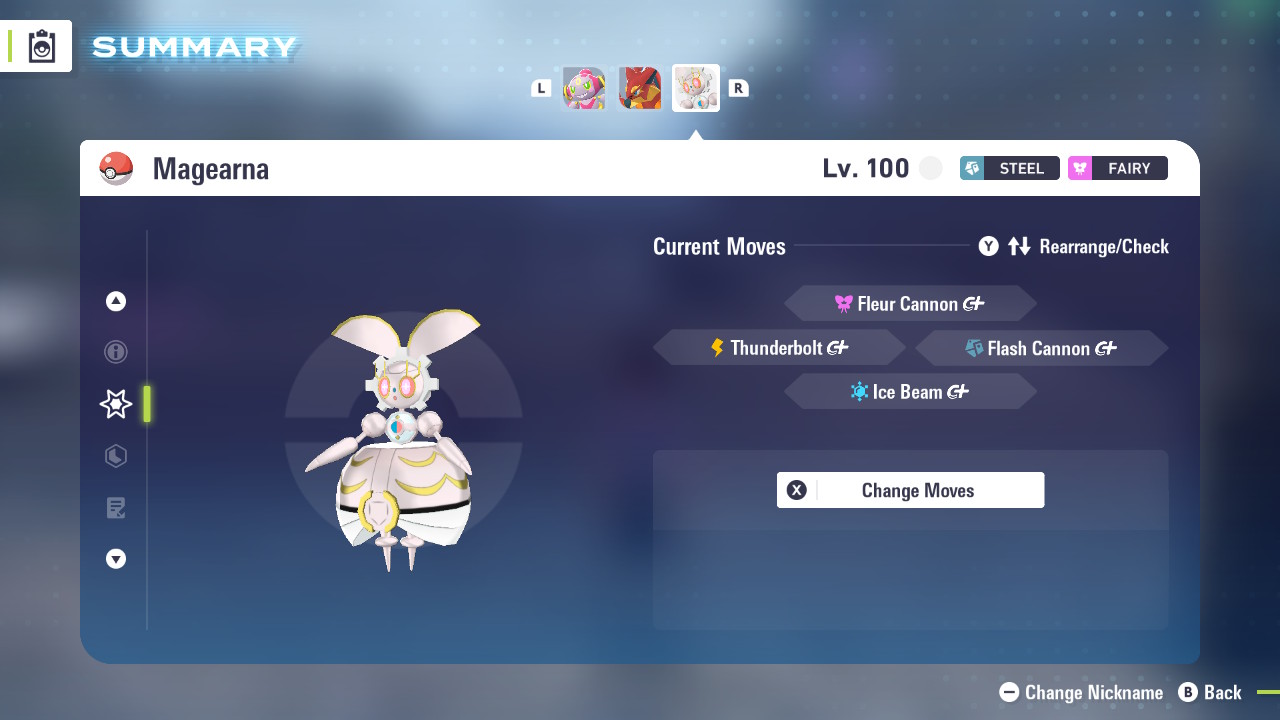Select the star moves icon in sidebar
The height and width of the screenshot is (720, 1280).
115,404
